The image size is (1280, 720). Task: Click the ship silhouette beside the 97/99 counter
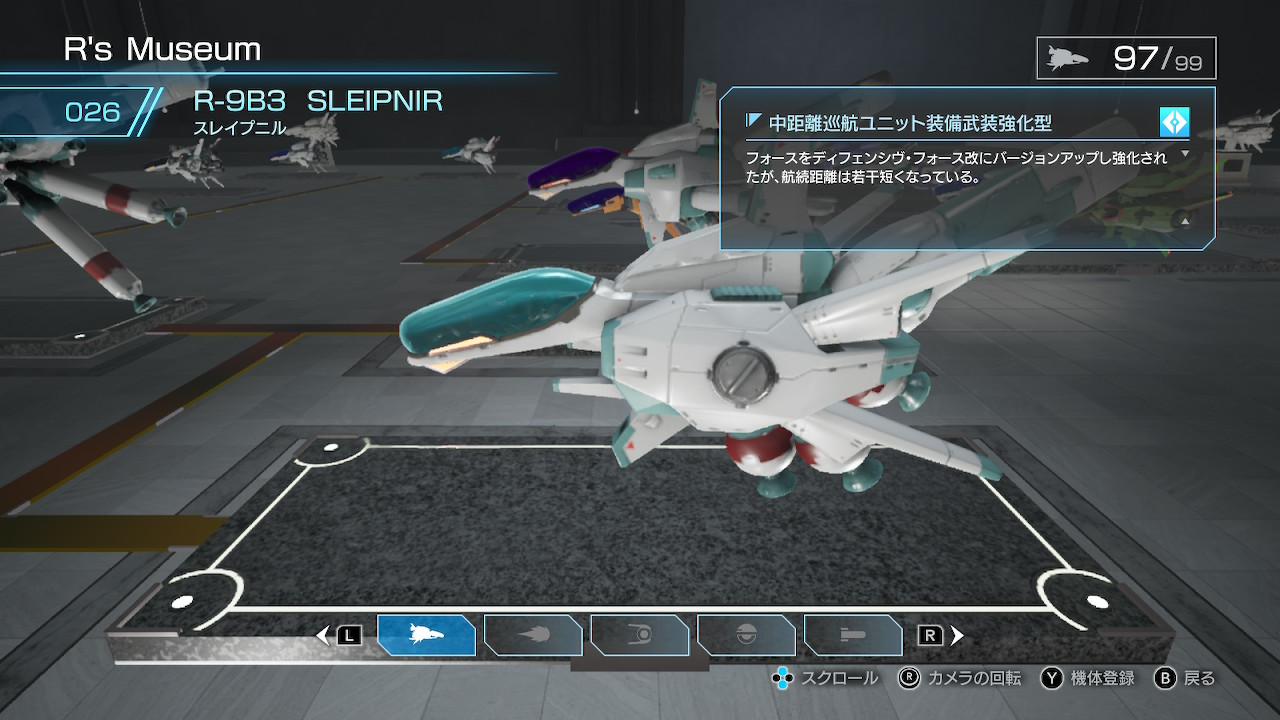pos(1069,57)
